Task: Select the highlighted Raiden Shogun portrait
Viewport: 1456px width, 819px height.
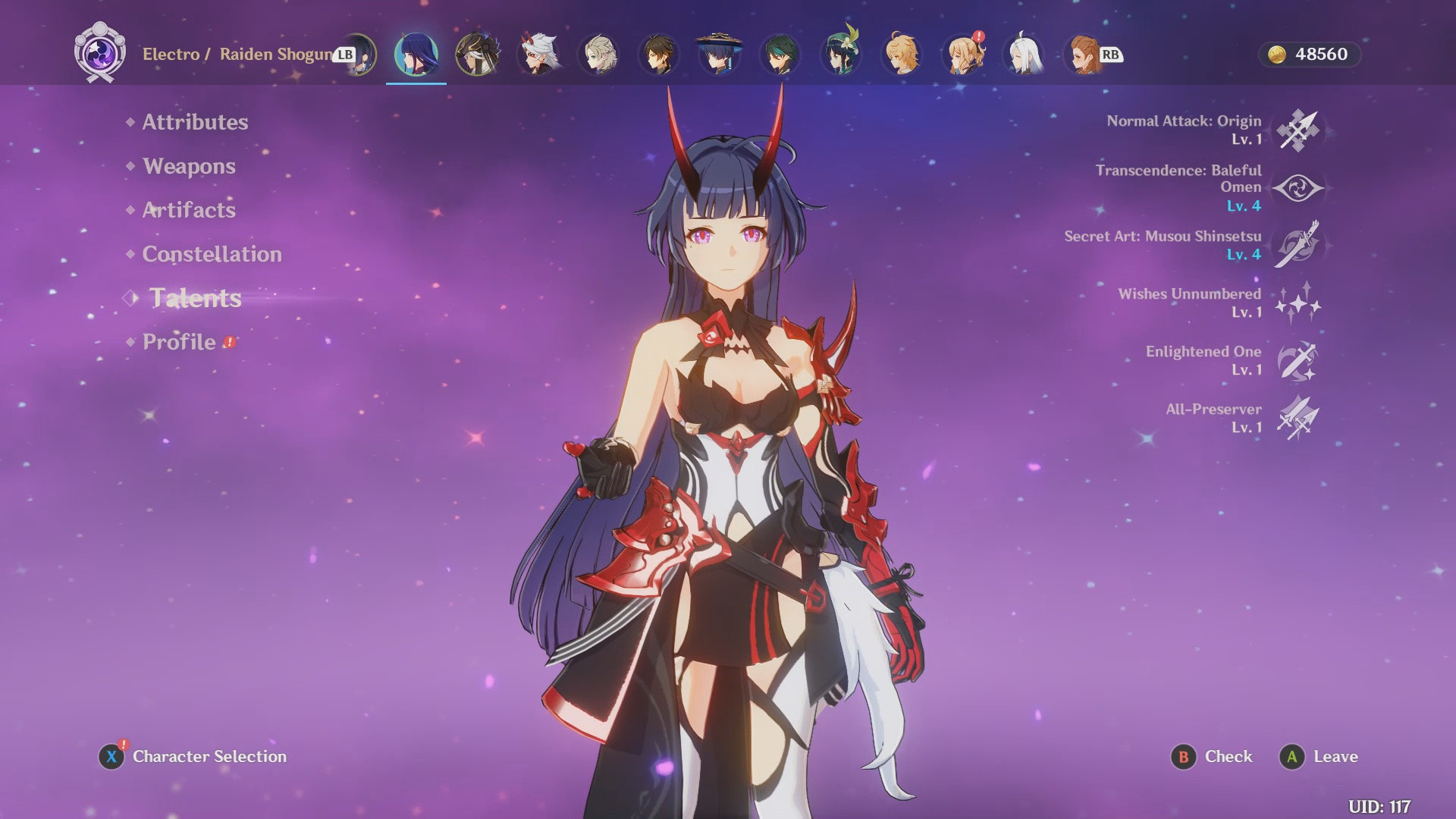Action: [416, 55]
